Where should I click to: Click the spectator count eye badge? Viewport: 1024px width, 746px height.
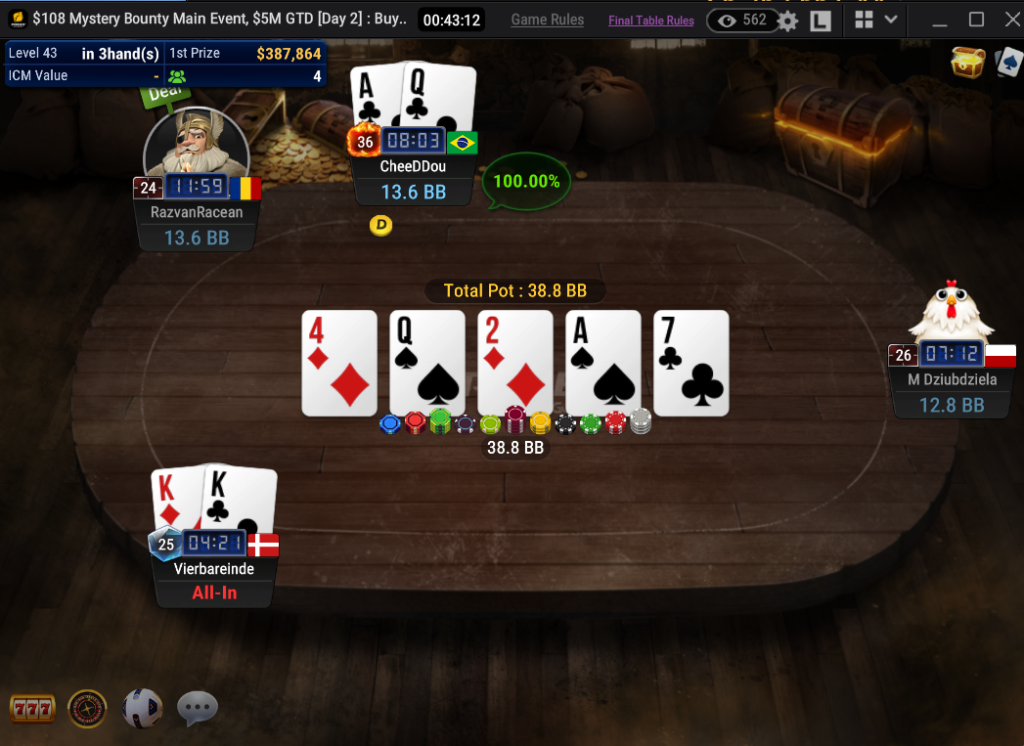tap(742, 20)
